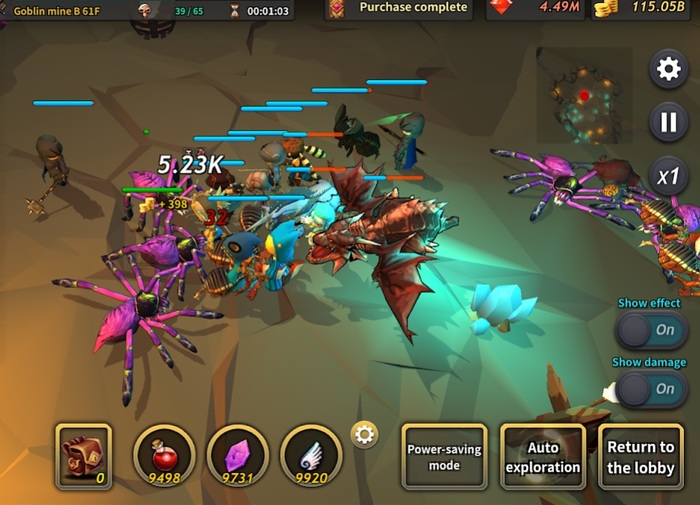Image resolution: width=700 pixels, height=505 pixels.
Task: Pause the battle
Action: [x=667, y=123]
